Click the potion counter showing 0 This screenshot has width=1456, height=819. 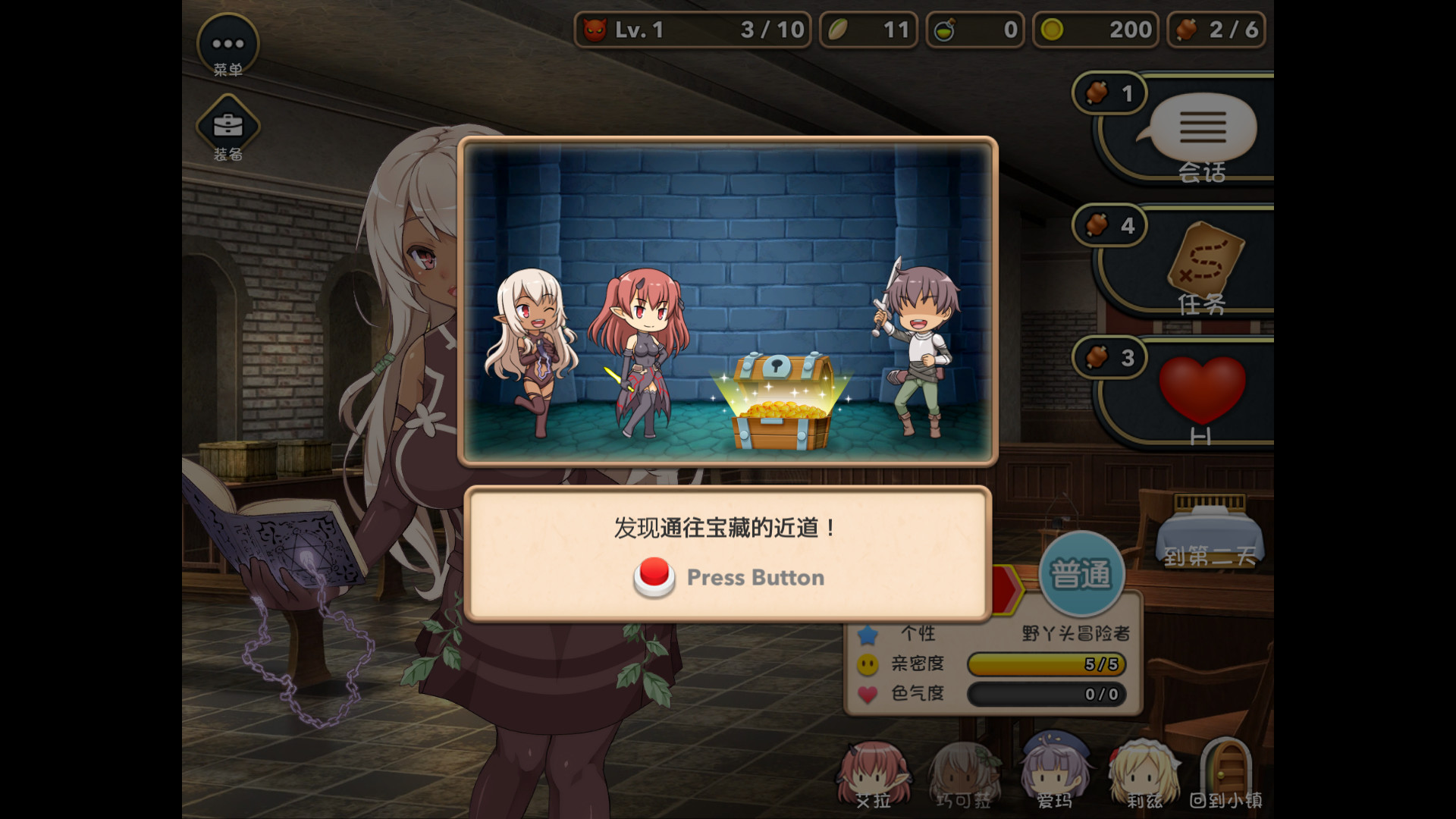[975, 30]
